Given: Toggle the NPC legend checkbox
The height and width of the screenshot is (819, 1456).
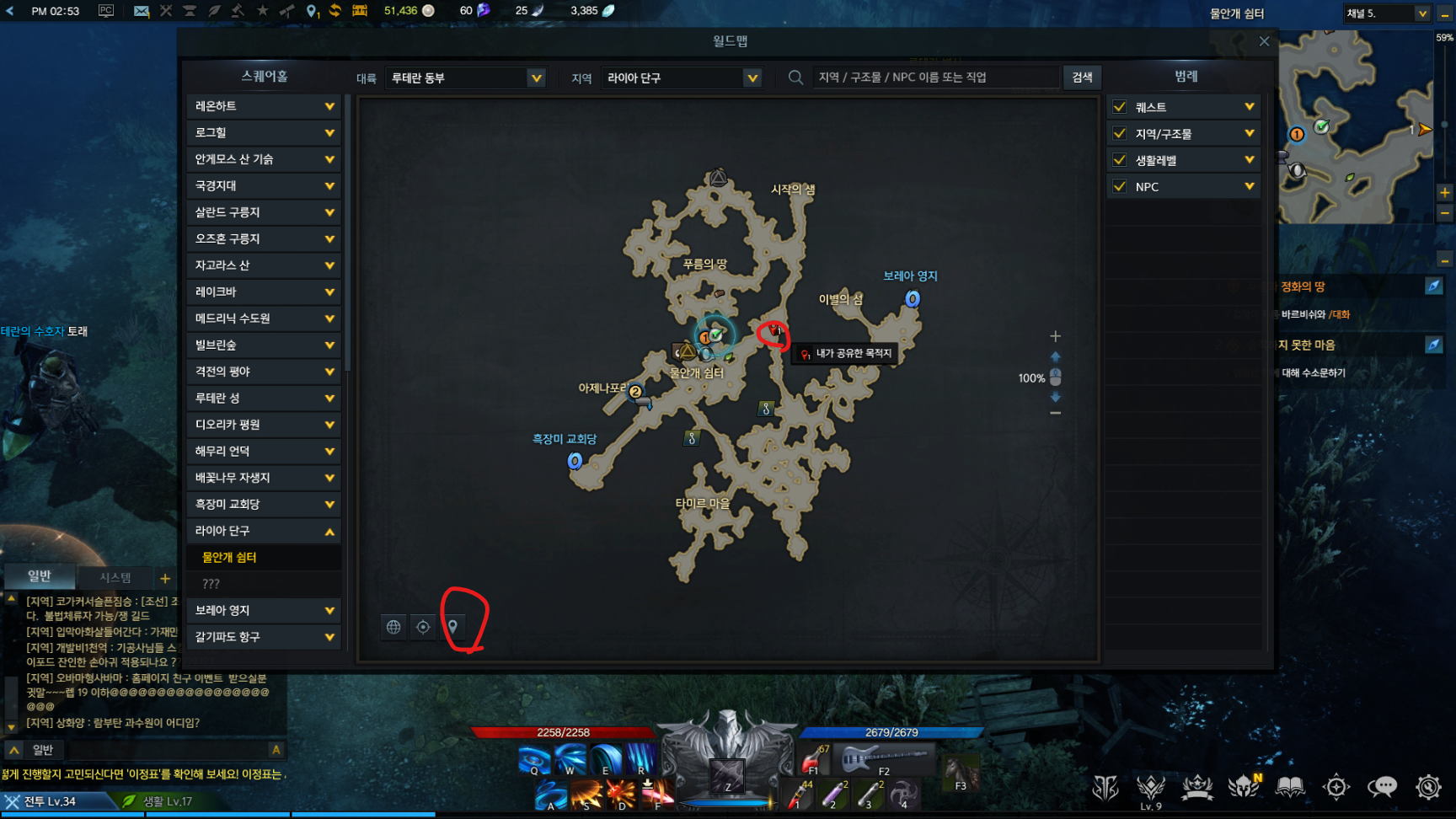Looking at the screenshot, I should [x=1120, y=186].
